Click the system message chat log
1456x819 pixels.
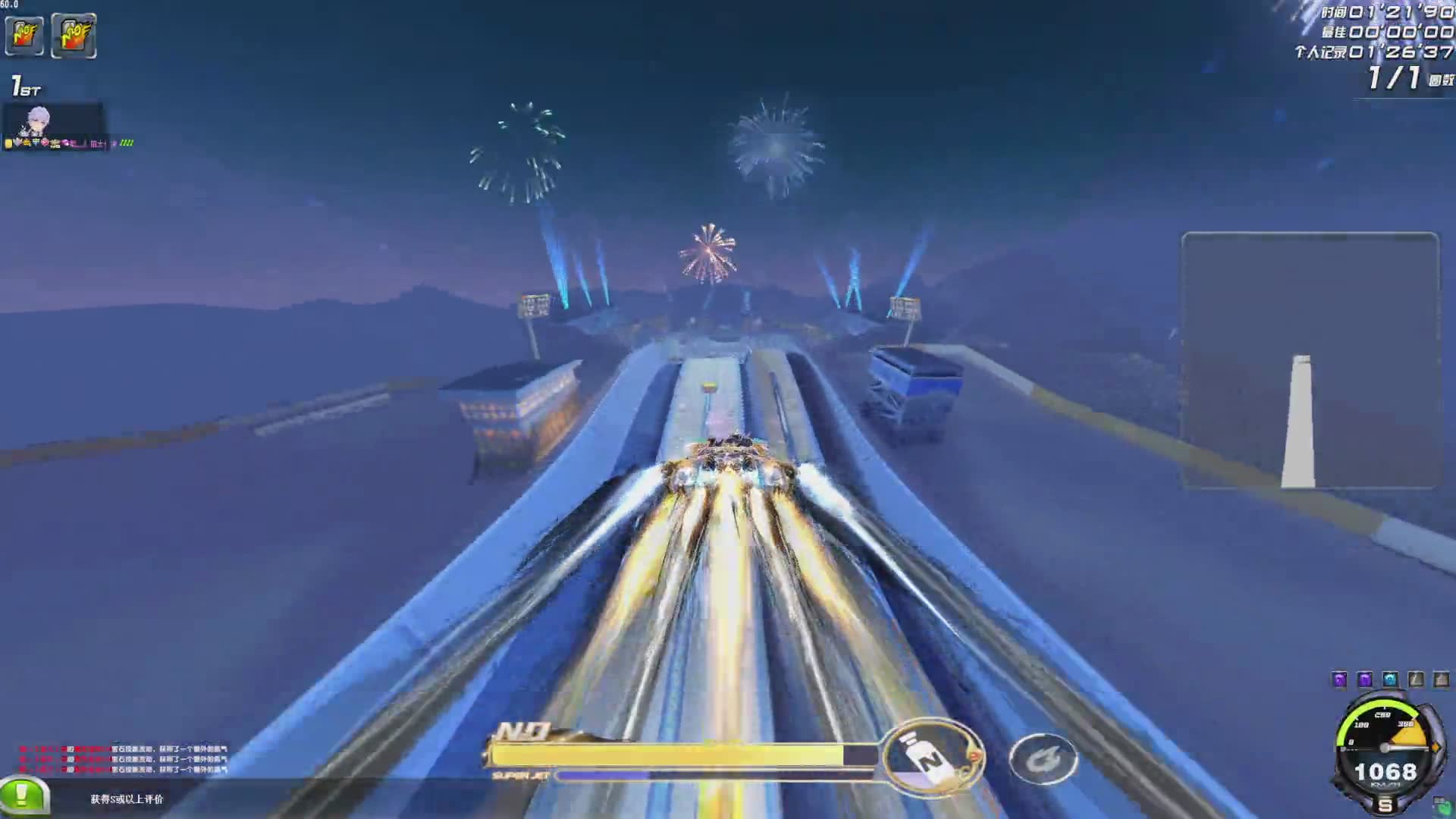123,759
